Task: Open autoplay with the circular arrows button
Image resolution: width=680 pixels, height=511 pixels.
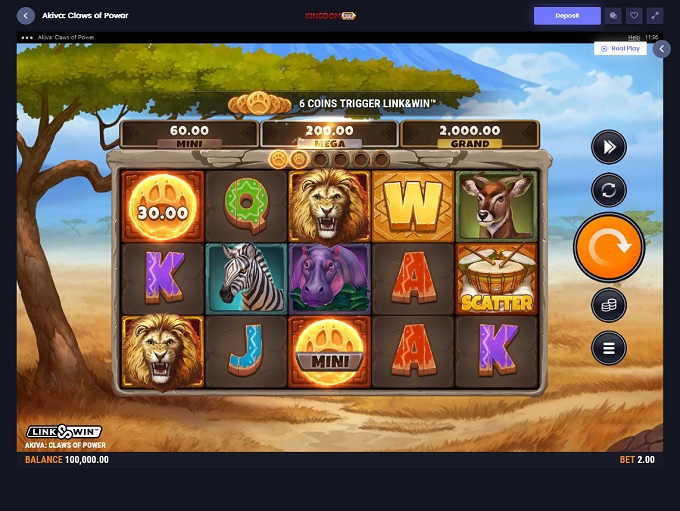Action: point(608,189)
